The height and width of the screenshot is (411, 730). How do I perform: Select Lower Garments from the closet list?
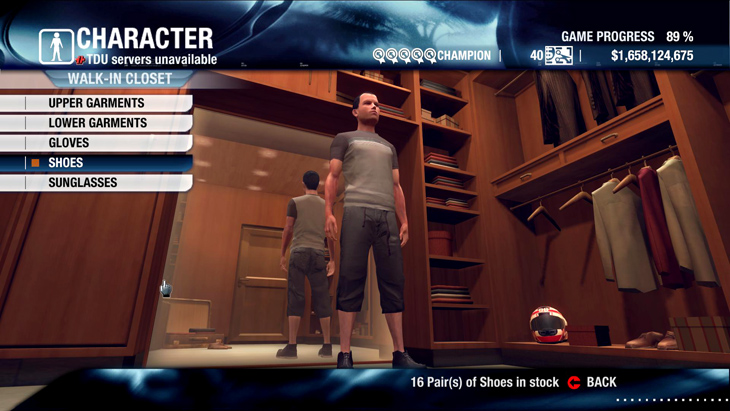click(97, 123)
